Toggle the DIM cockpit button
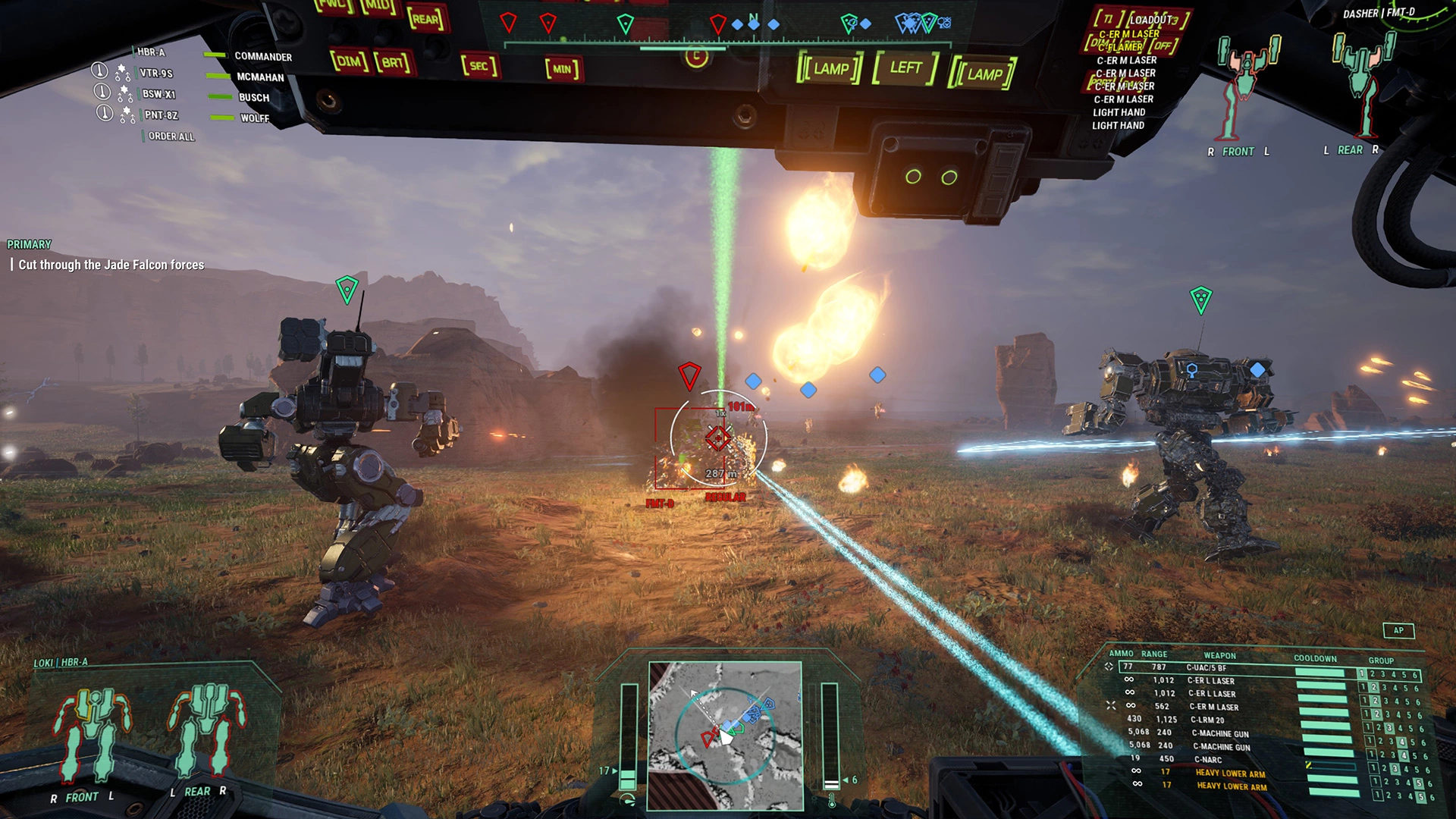This screenshot has width=1456, height=819. 348,61
